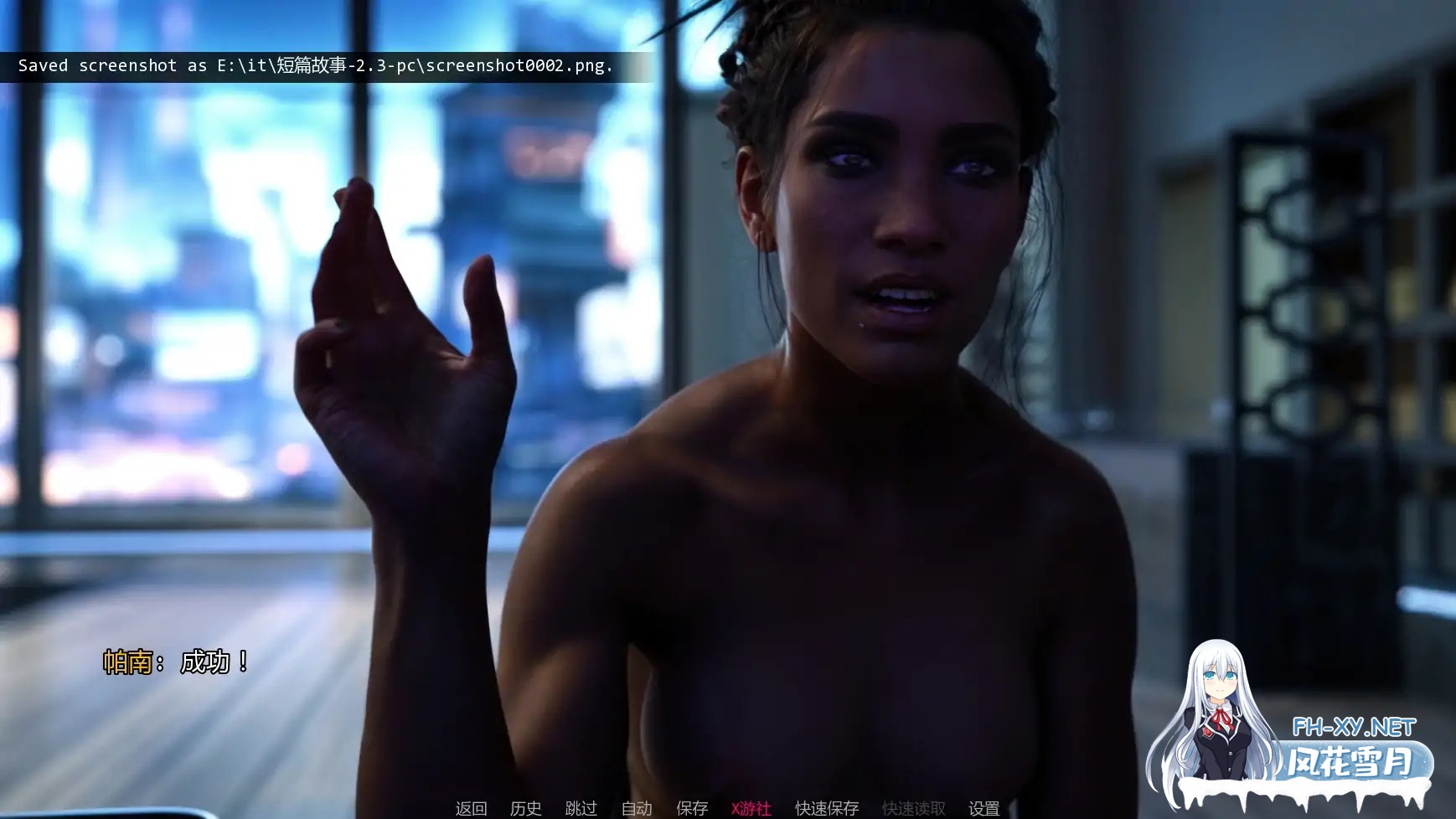The width and height of the screenshot is (1456, 819).
Task: Click the 返回 (Back) button
Action: tap(471, 808)
